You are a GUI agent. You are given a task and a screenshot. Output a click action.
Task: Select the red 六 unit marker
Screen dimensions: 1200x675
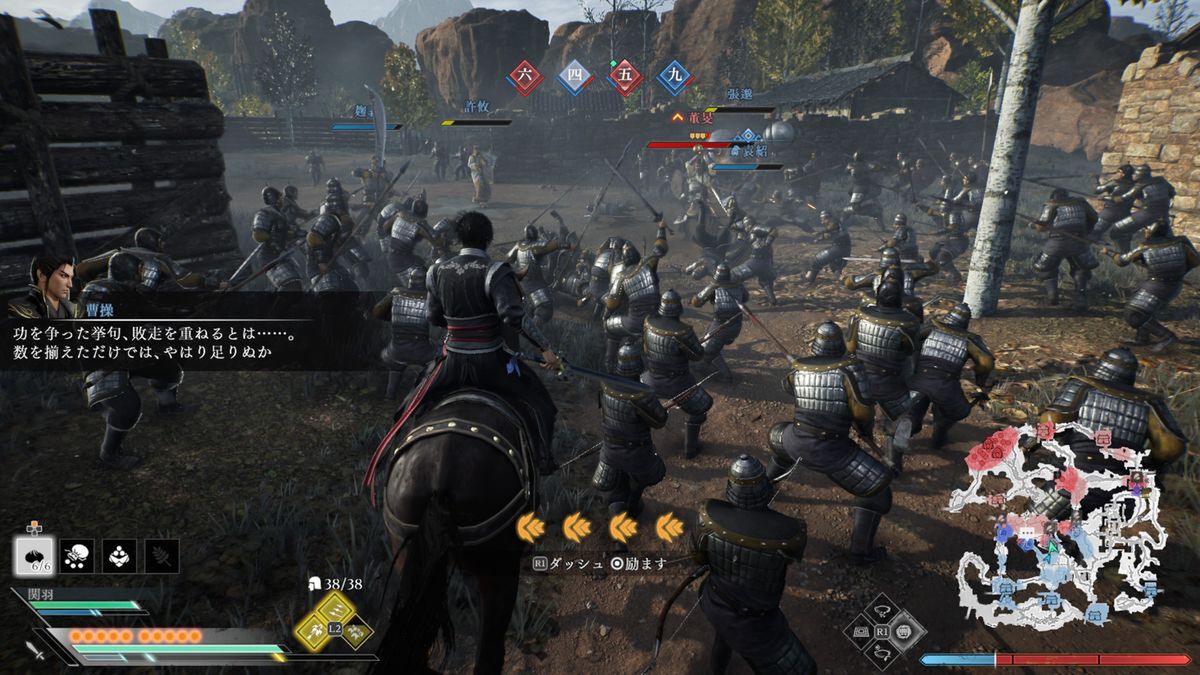click(x=525, y=77)
